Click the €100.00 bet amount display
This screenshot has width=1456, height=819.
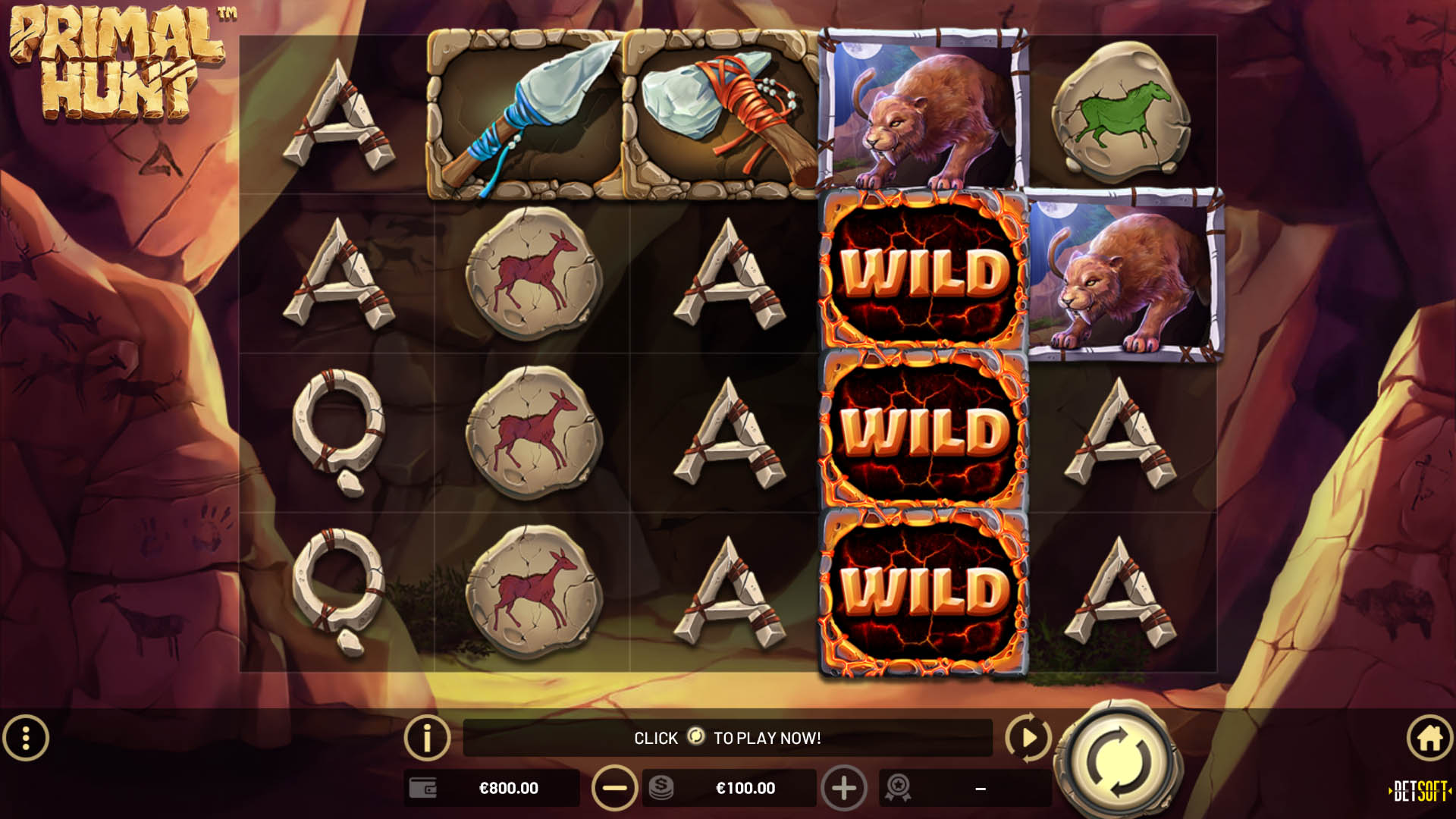click(x=747, y=788)
